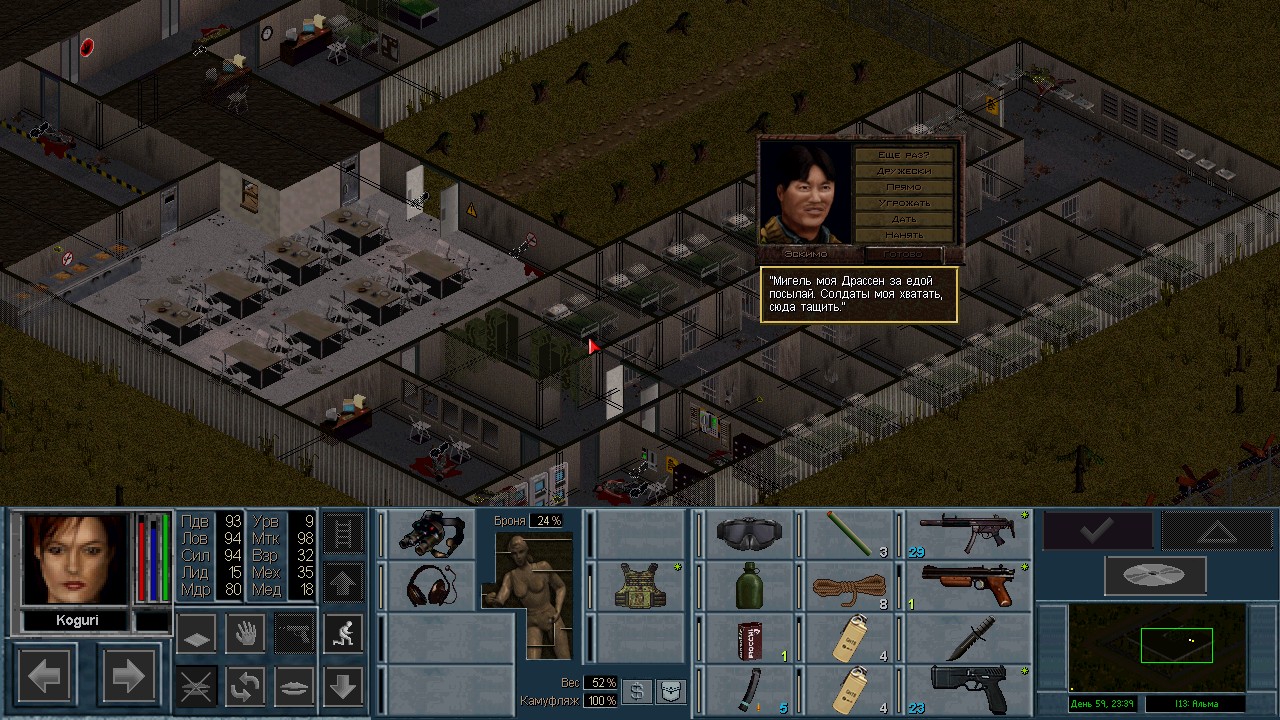Select the night vision goggles head slot

click(431, 534)
